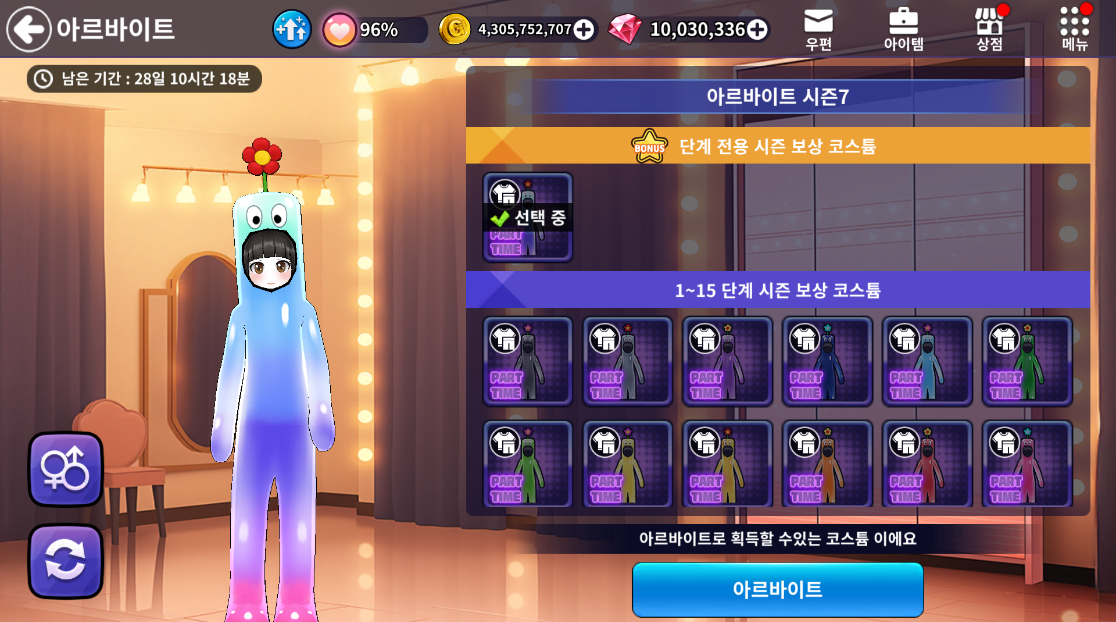Add more gold coins with plus button
This screenshot has height=622, width=1116.
tap(584, 30)
